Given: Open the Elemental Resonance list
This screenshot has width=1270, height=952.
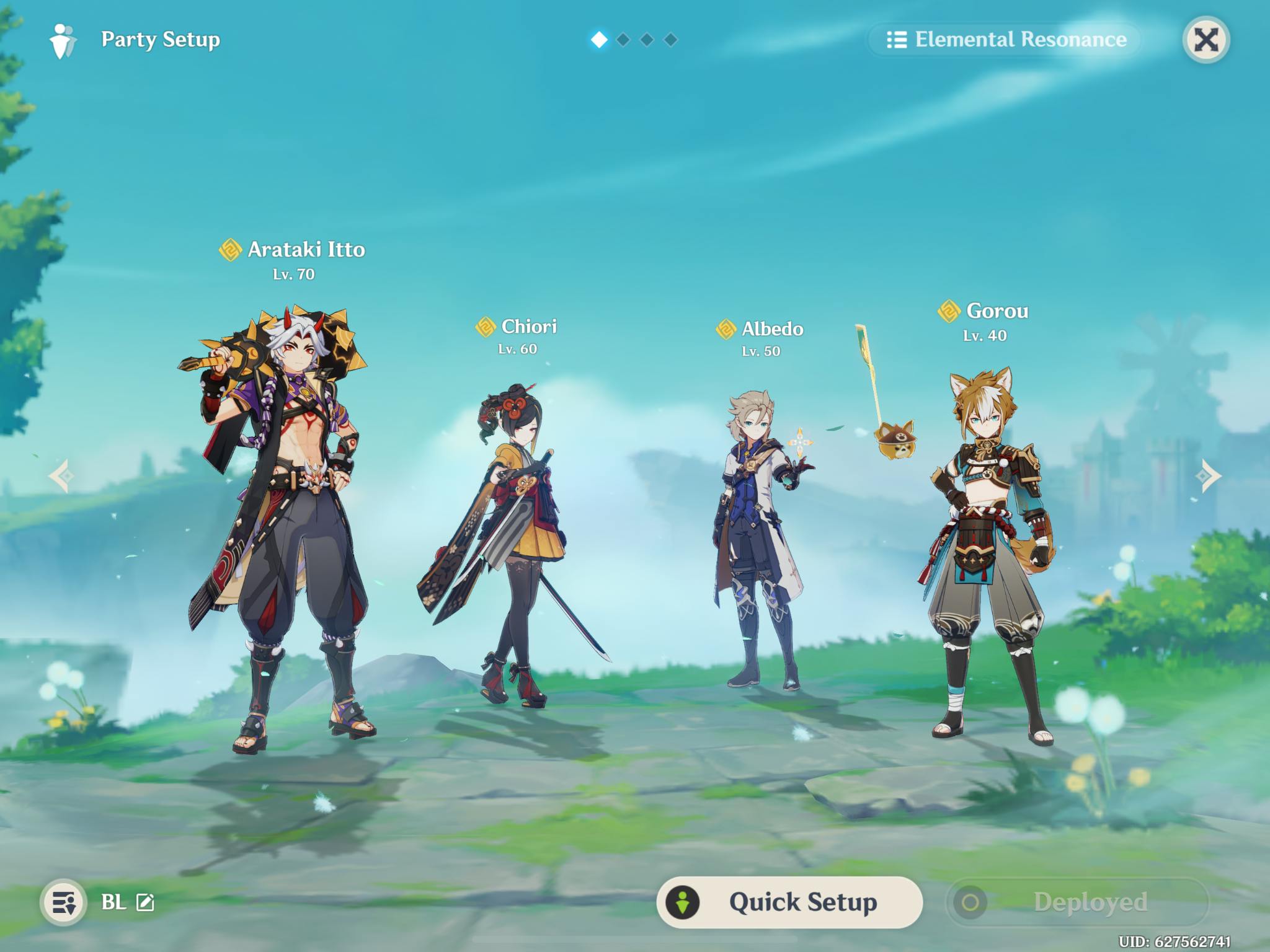Looking at the screenshot, I should (1006, 40).
